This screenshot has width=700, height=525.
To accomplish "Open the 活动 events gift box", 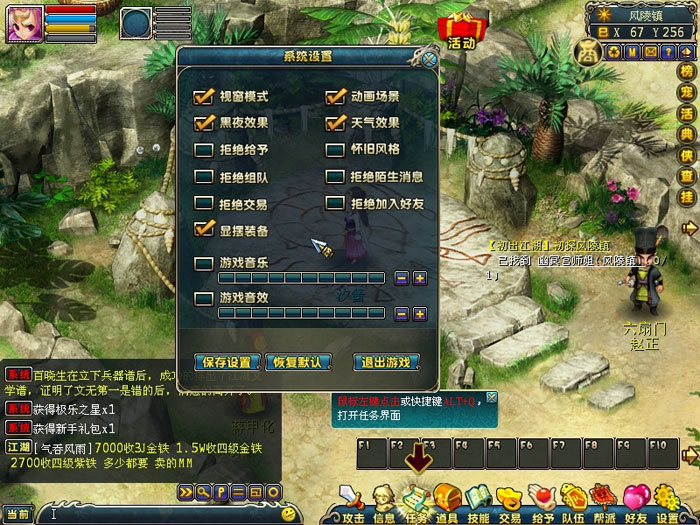I will point(461,30).
